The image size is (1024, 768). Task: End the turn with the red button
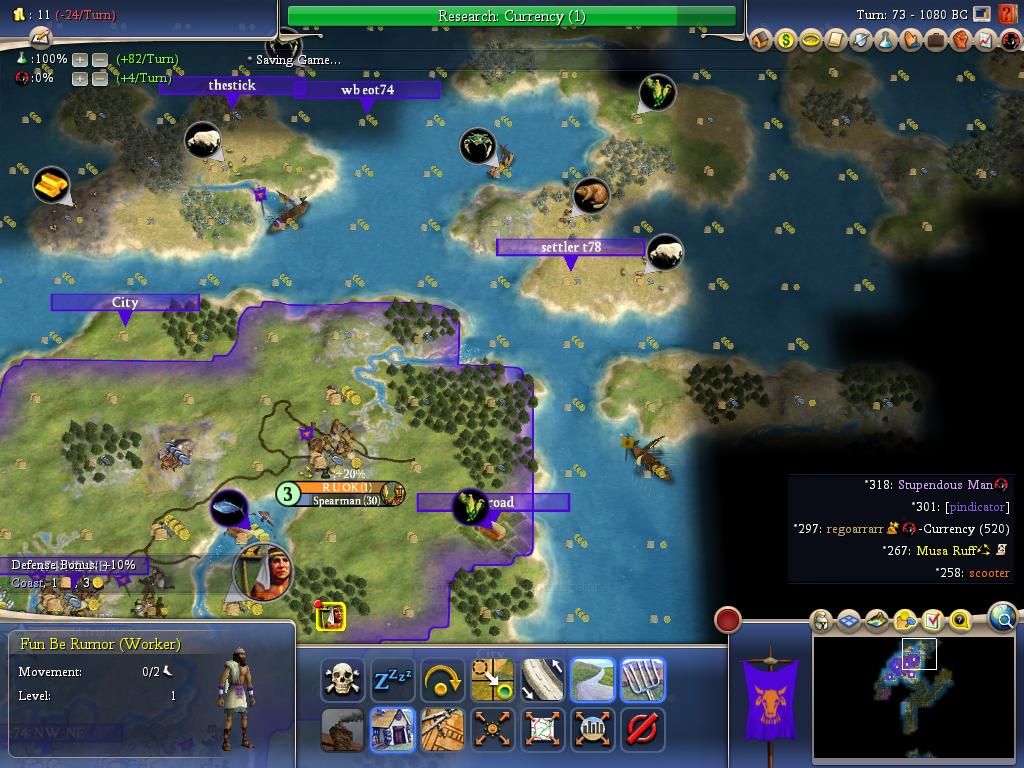[728, 620]
